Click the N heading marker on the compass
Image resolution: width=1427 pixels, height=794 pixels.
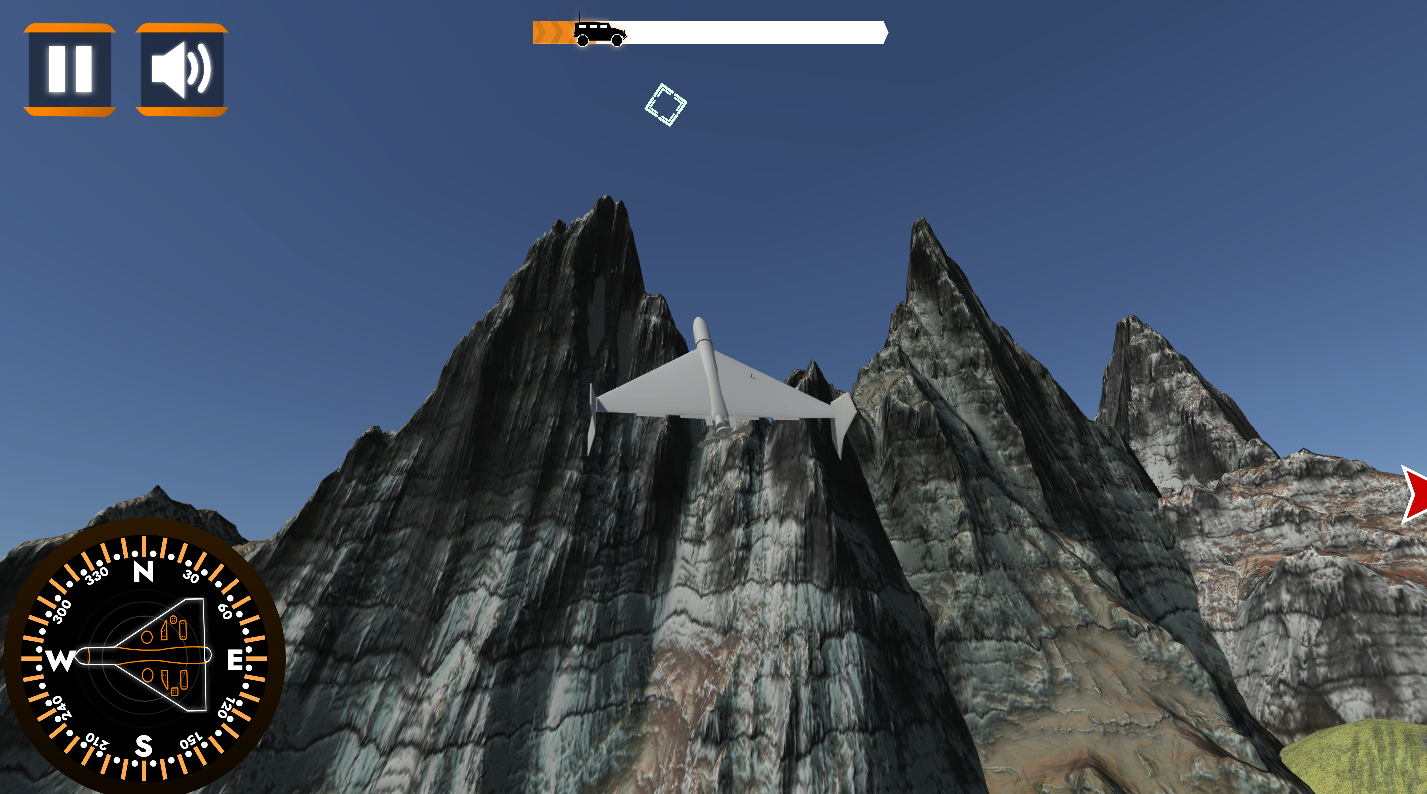[144, 573]
